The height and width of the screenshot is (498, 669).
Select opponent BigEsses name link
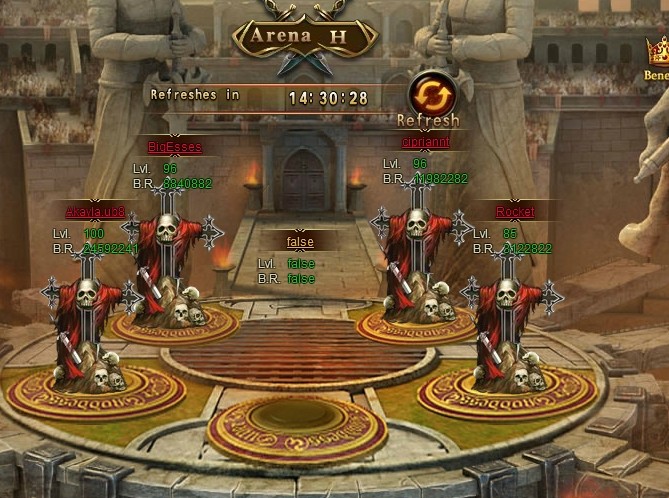pos(175,147)
